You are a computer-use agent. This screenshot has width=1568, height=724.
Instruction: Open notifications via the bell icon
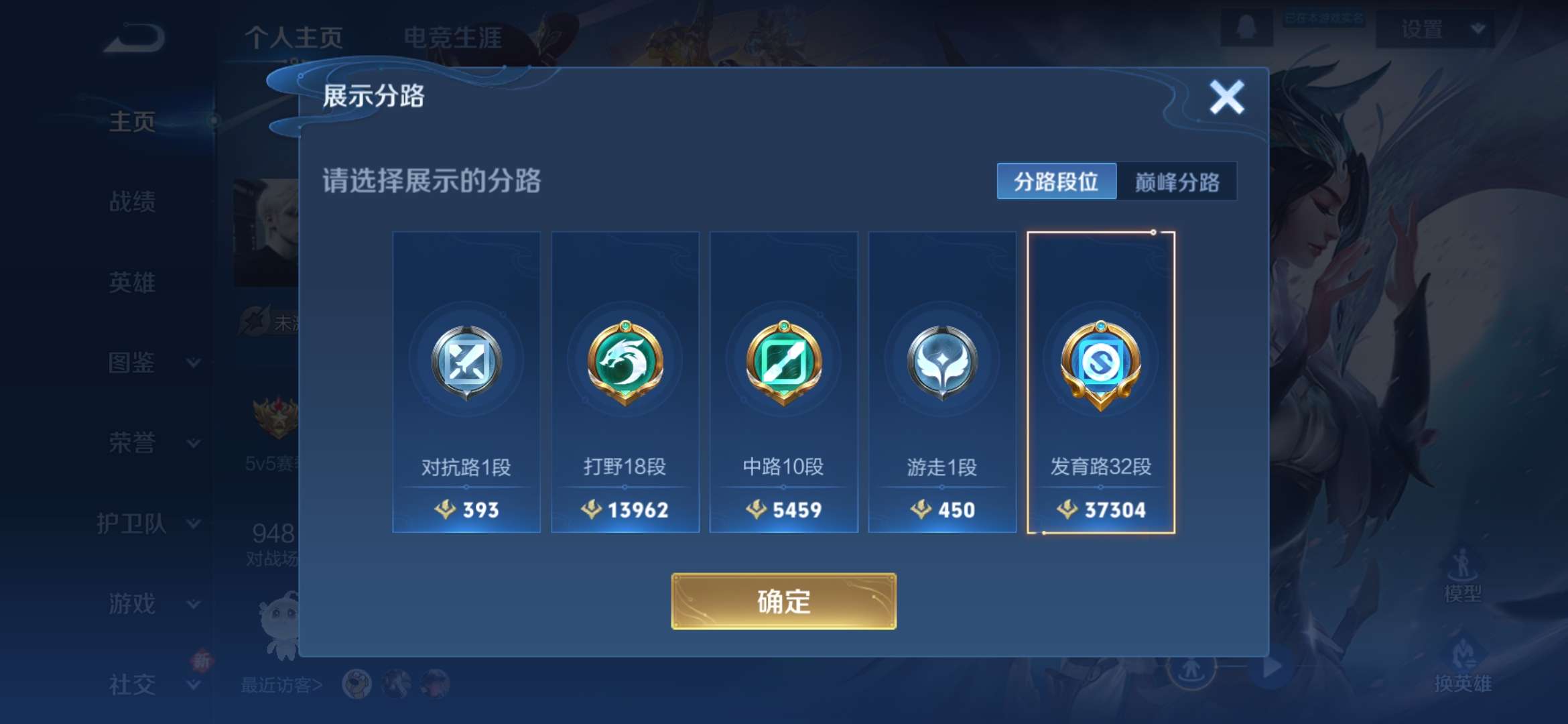[1247, 26]
